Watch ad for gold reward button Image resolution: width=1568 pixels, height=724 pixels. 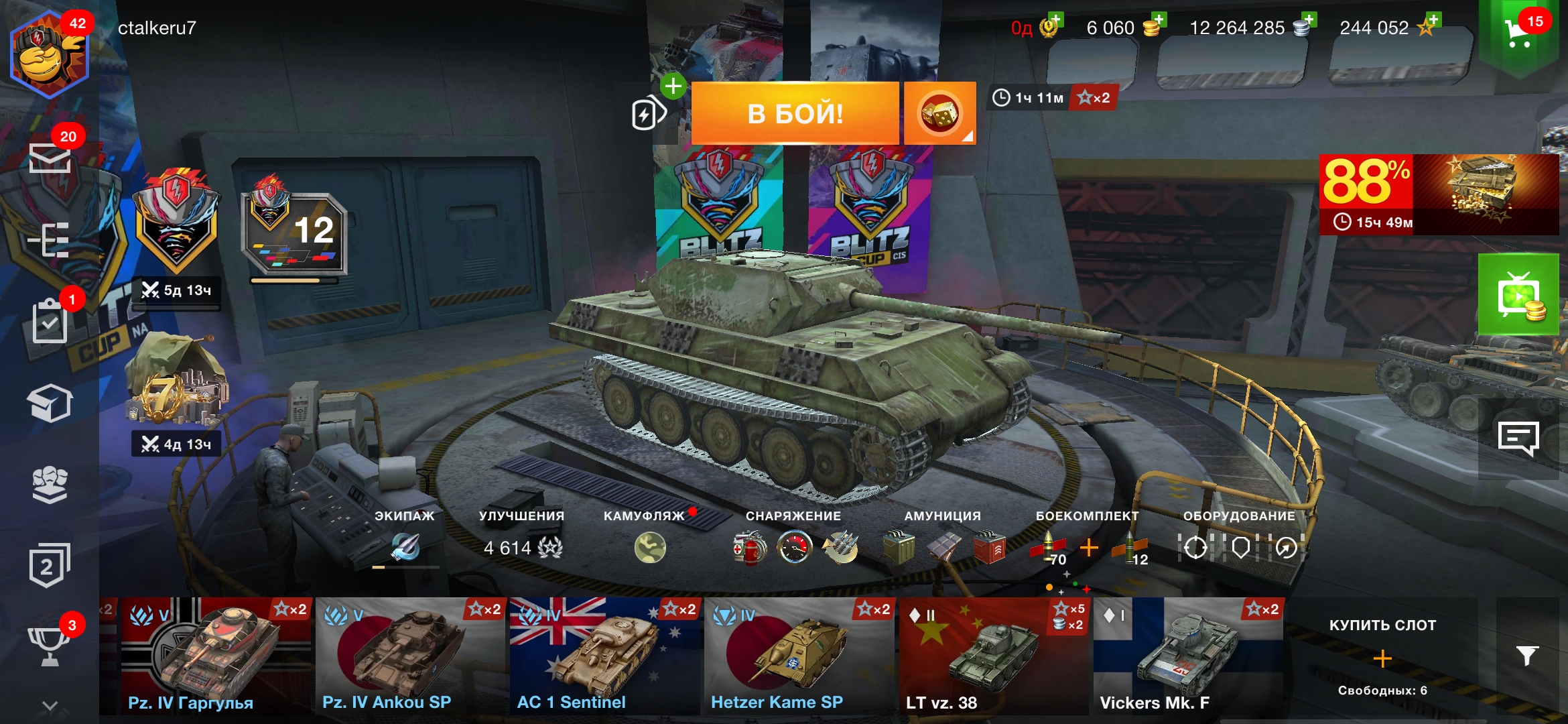click(x=1518, y=295)
